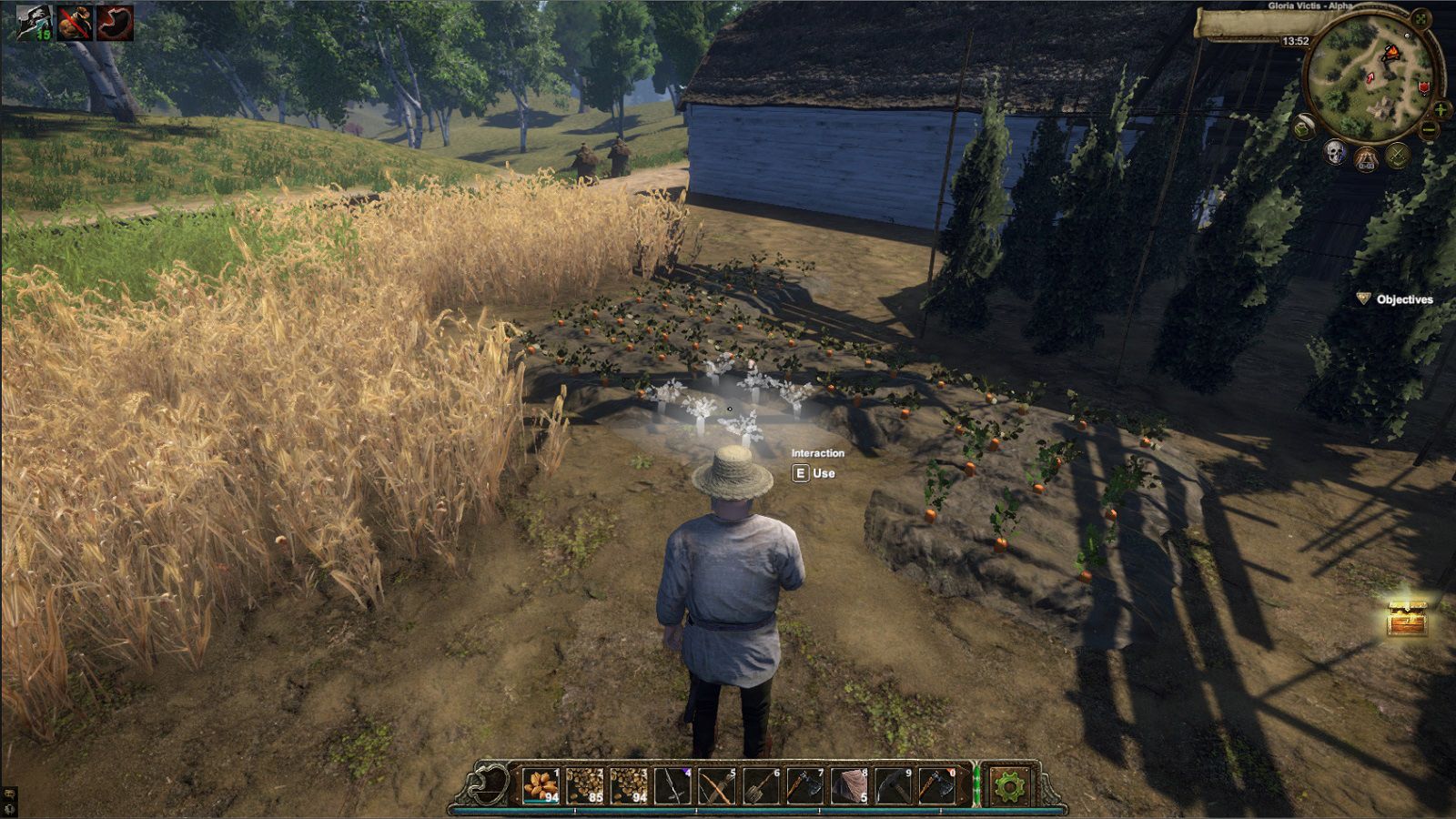Viewport: 1456px width, 819px height.
Task: Click the tent icon showing the 0:48 timer
Action: 1367,157
